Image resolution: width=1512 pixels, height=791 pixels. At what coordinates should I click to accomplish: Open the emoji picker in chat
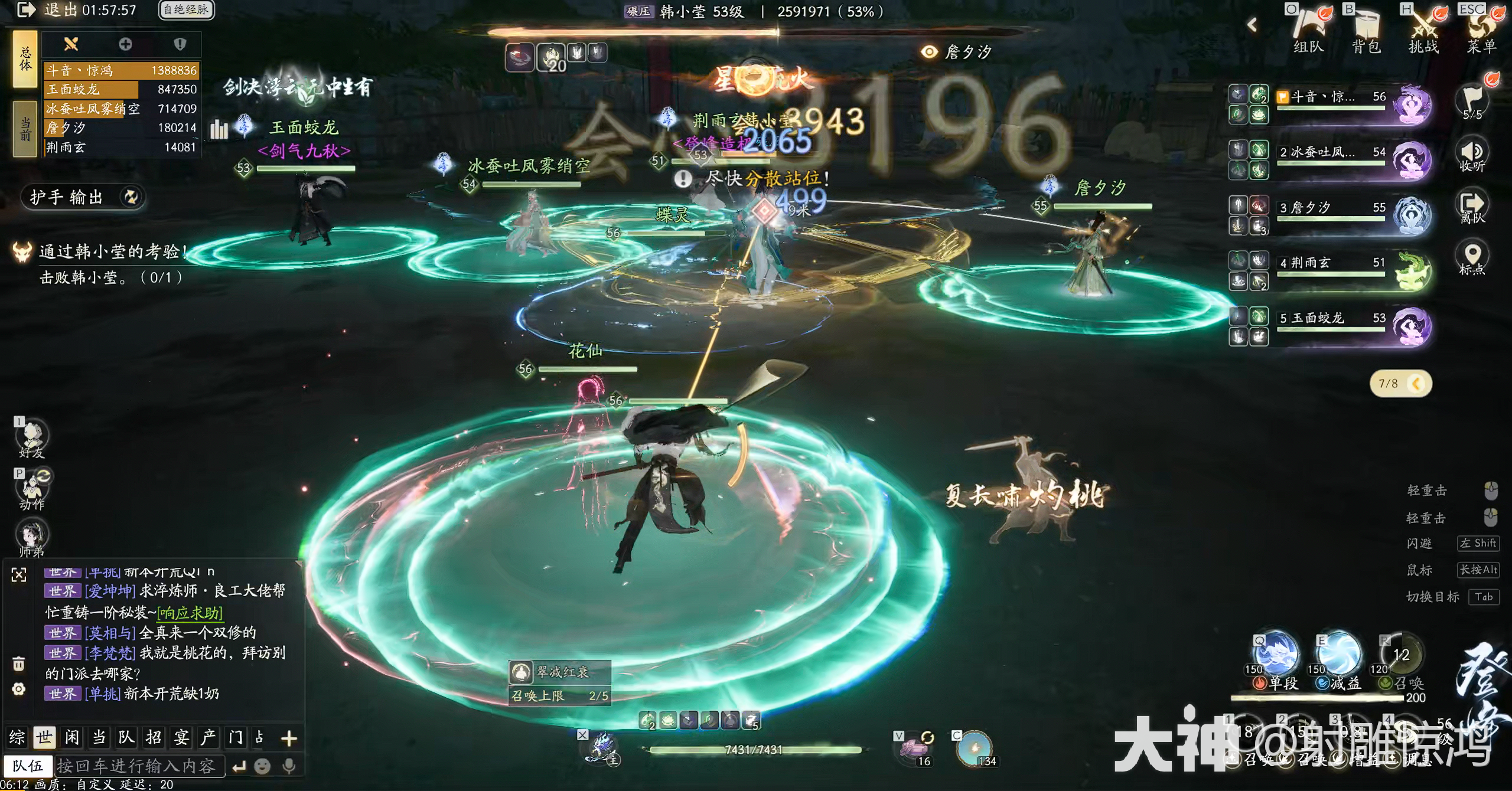(262, 766)
